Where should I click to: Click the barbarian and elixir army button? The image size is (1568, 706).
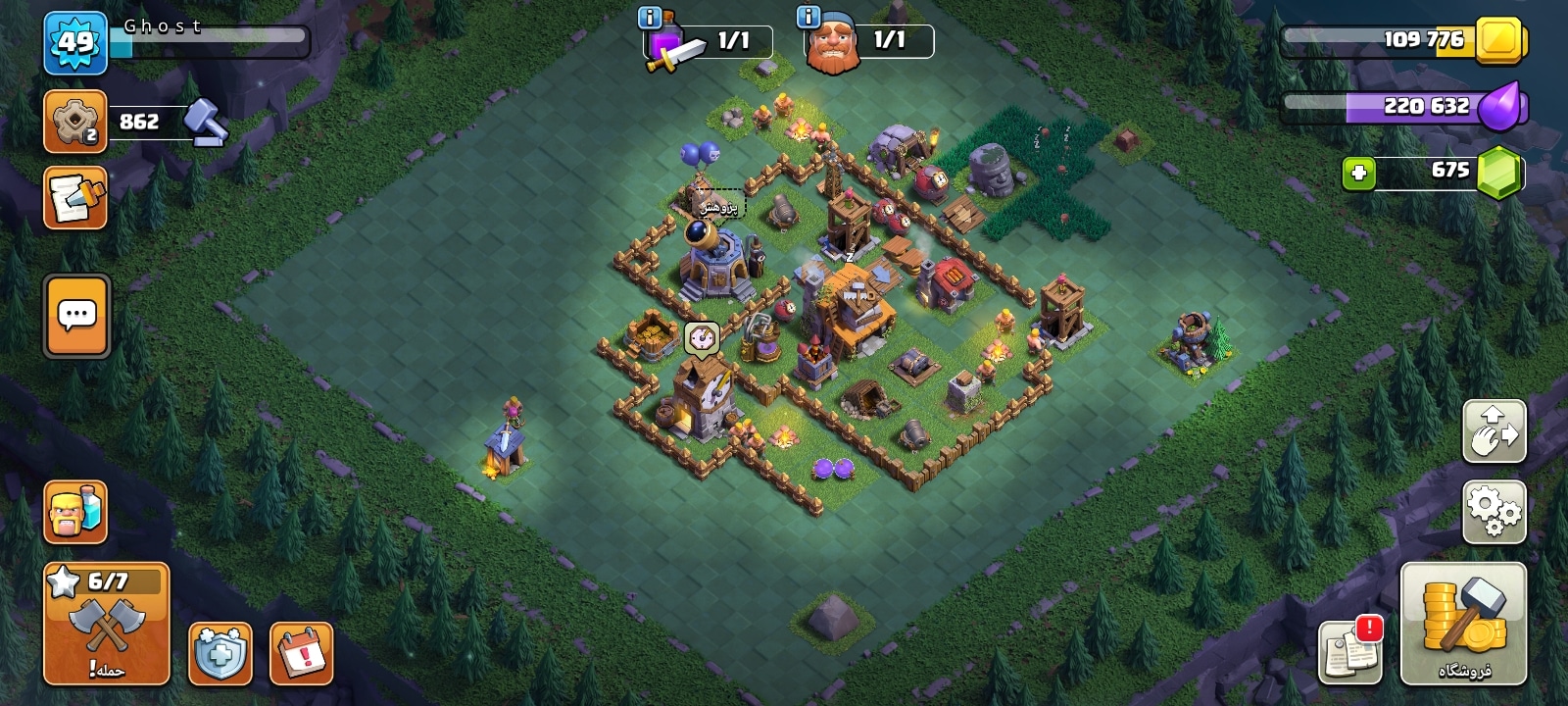coord(75,512)
